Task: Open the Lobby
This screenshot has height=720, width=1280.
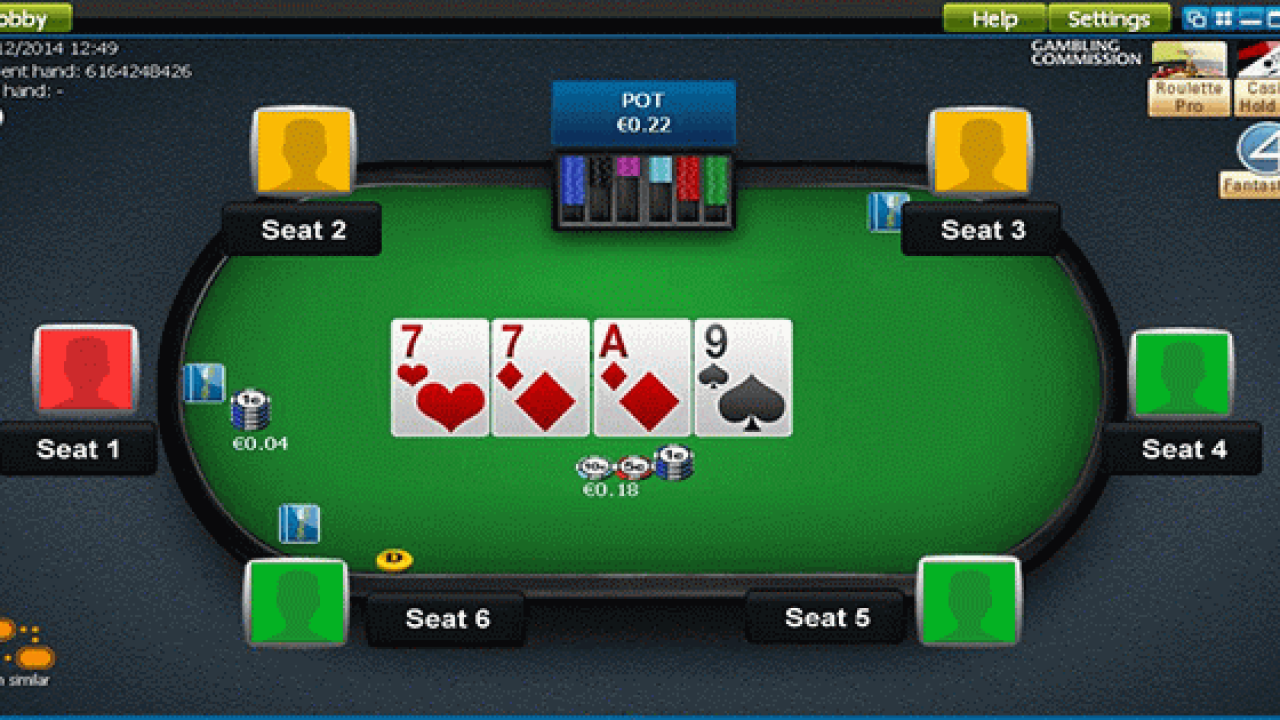Action: pyautogui.click(x=30, y=17)
